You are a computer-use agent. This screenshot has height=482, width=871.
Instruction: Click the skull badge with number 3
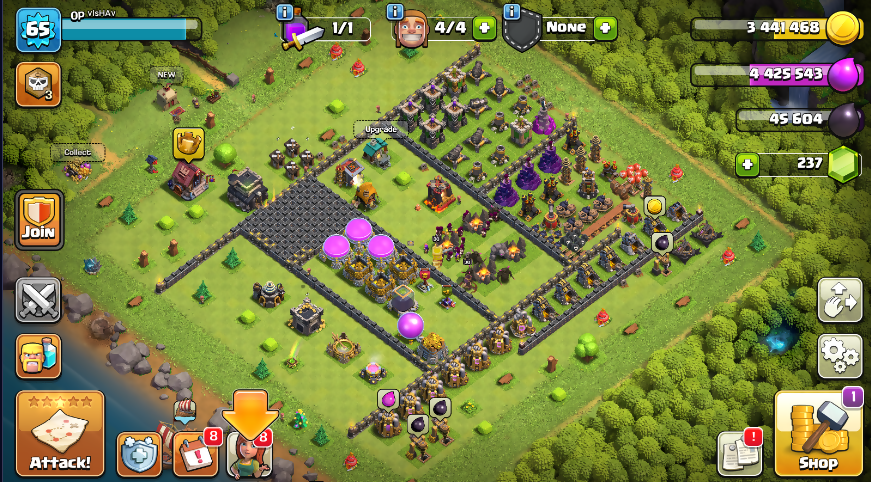(38, 85)
